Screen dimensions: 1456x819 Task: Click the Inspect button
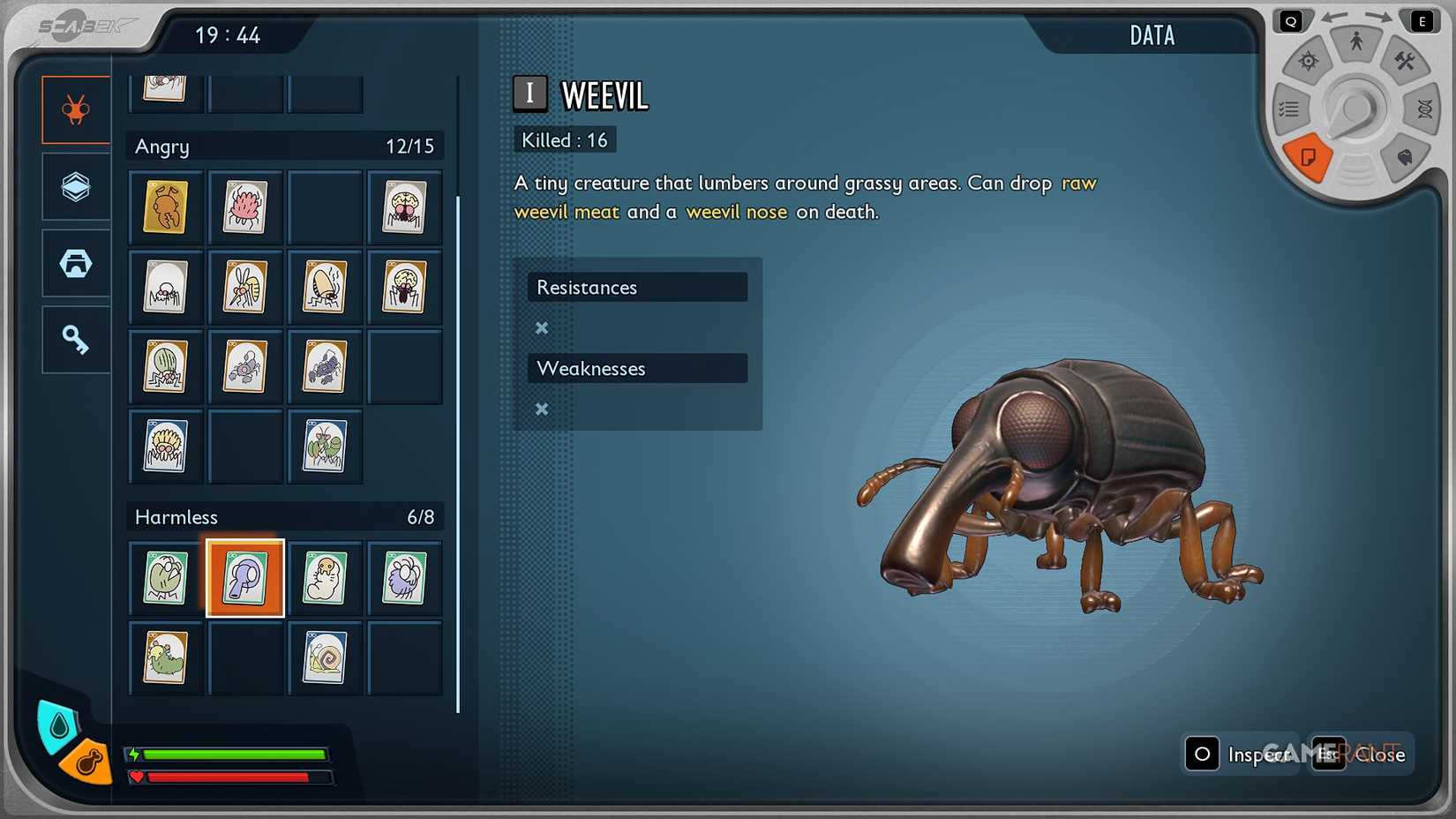[1242, 755]
